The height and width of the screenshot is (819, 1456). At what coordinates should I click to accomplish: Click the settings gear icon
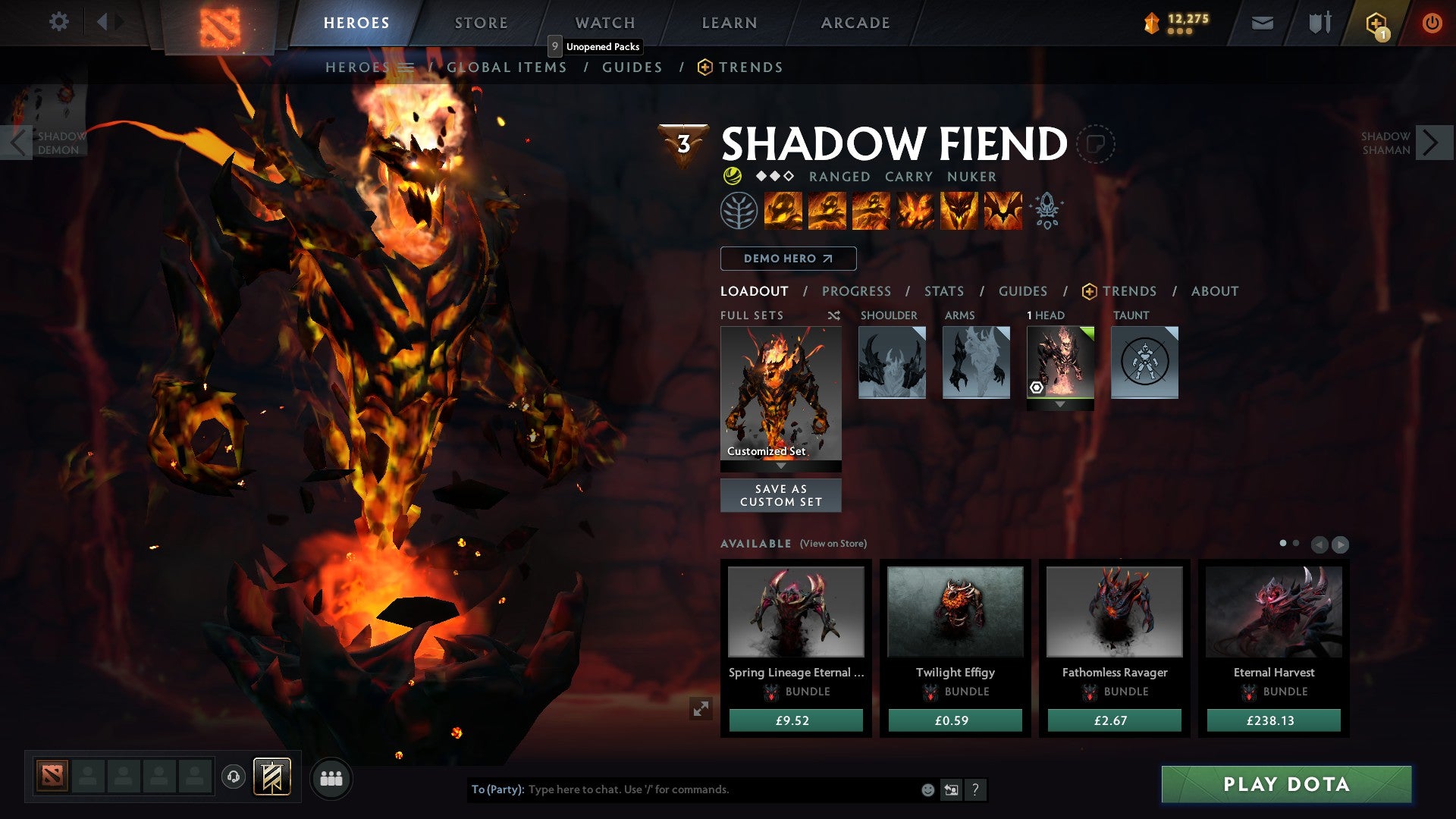coord(58,21)
